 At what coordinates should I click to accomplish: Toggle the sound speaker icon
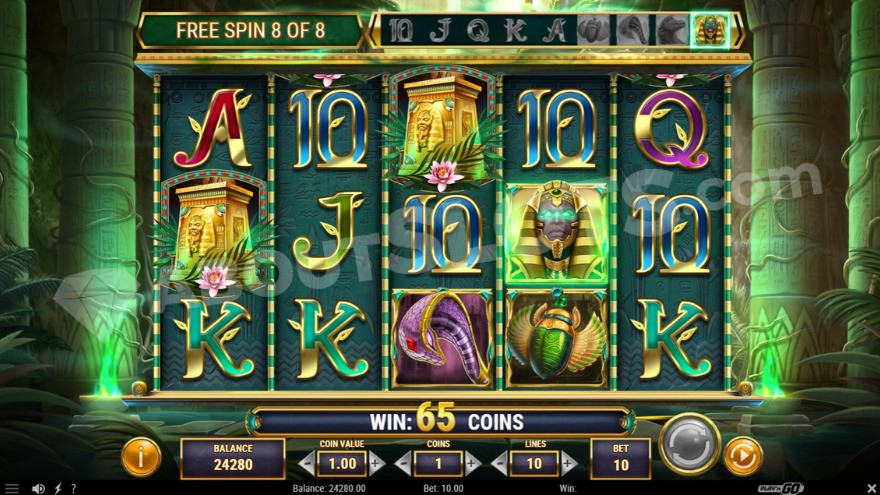coord(38,488)
